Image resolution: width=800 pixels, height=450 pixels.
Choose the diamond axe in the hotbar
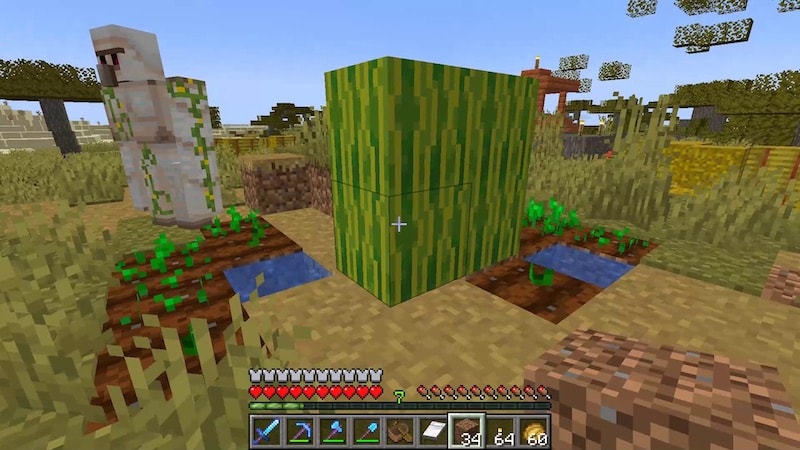pyautogui.click(x=334, y=431)
